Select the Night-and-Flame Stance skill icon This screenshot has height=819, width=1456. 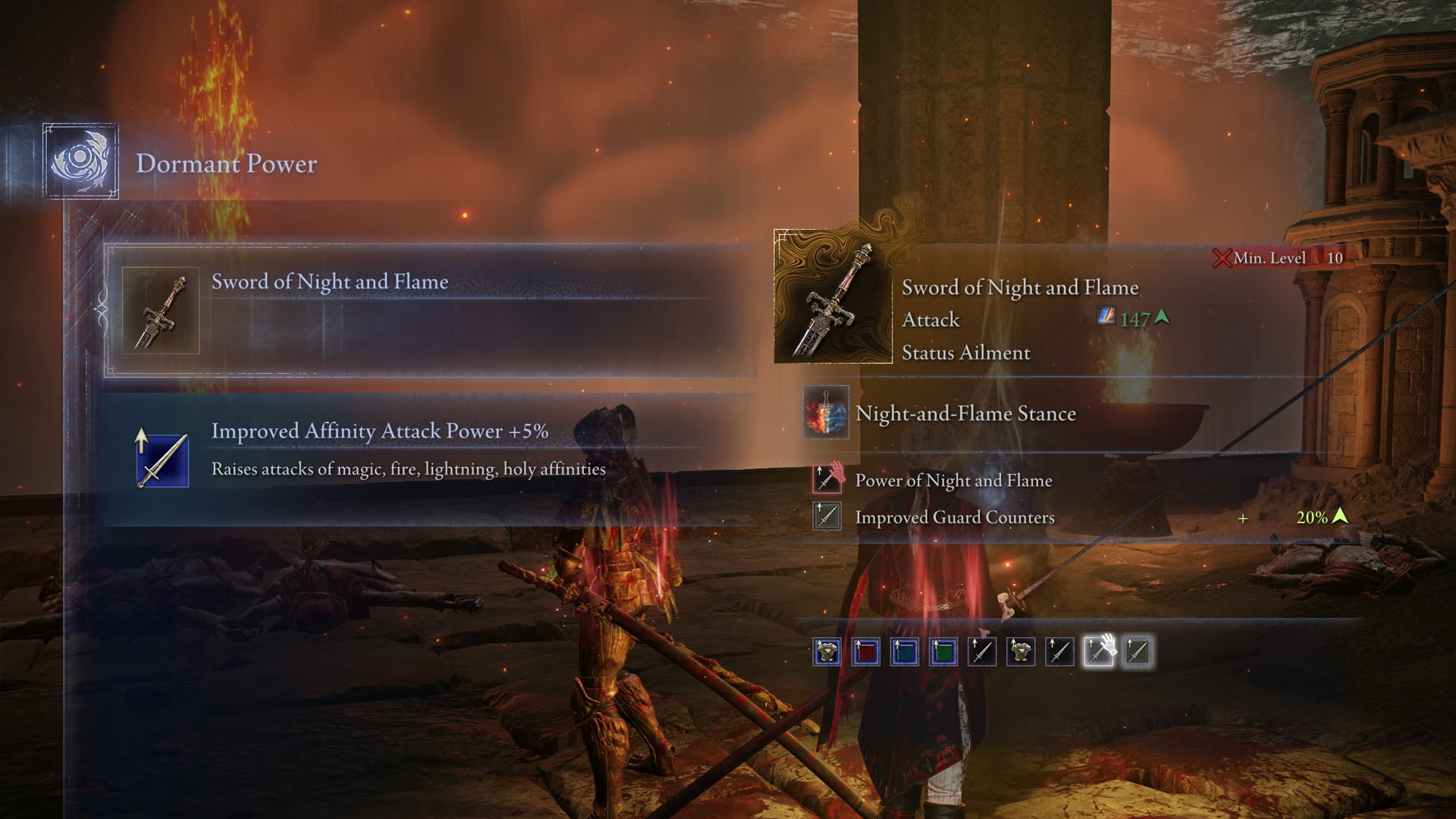827,414
